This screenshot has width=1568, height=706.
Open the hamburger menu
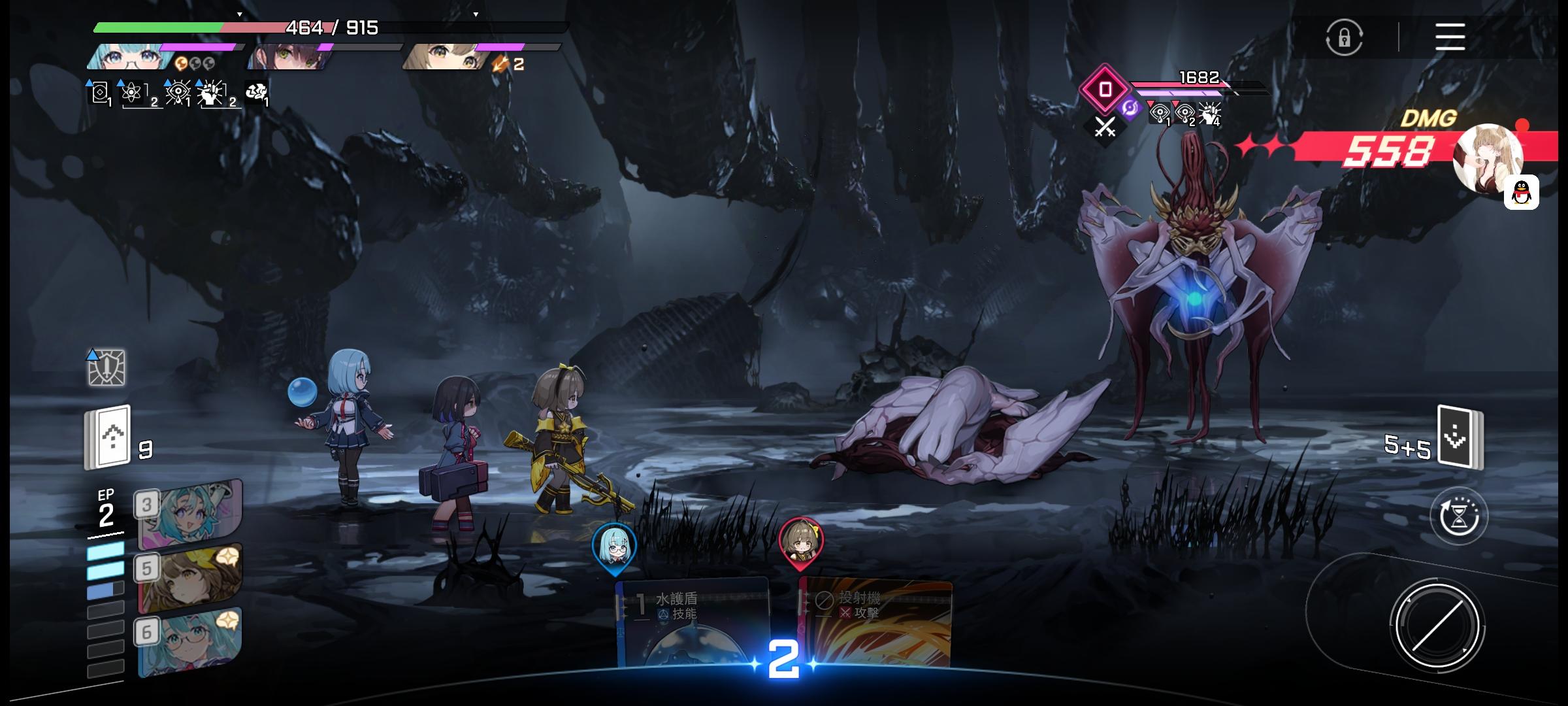click(1450, 37)
